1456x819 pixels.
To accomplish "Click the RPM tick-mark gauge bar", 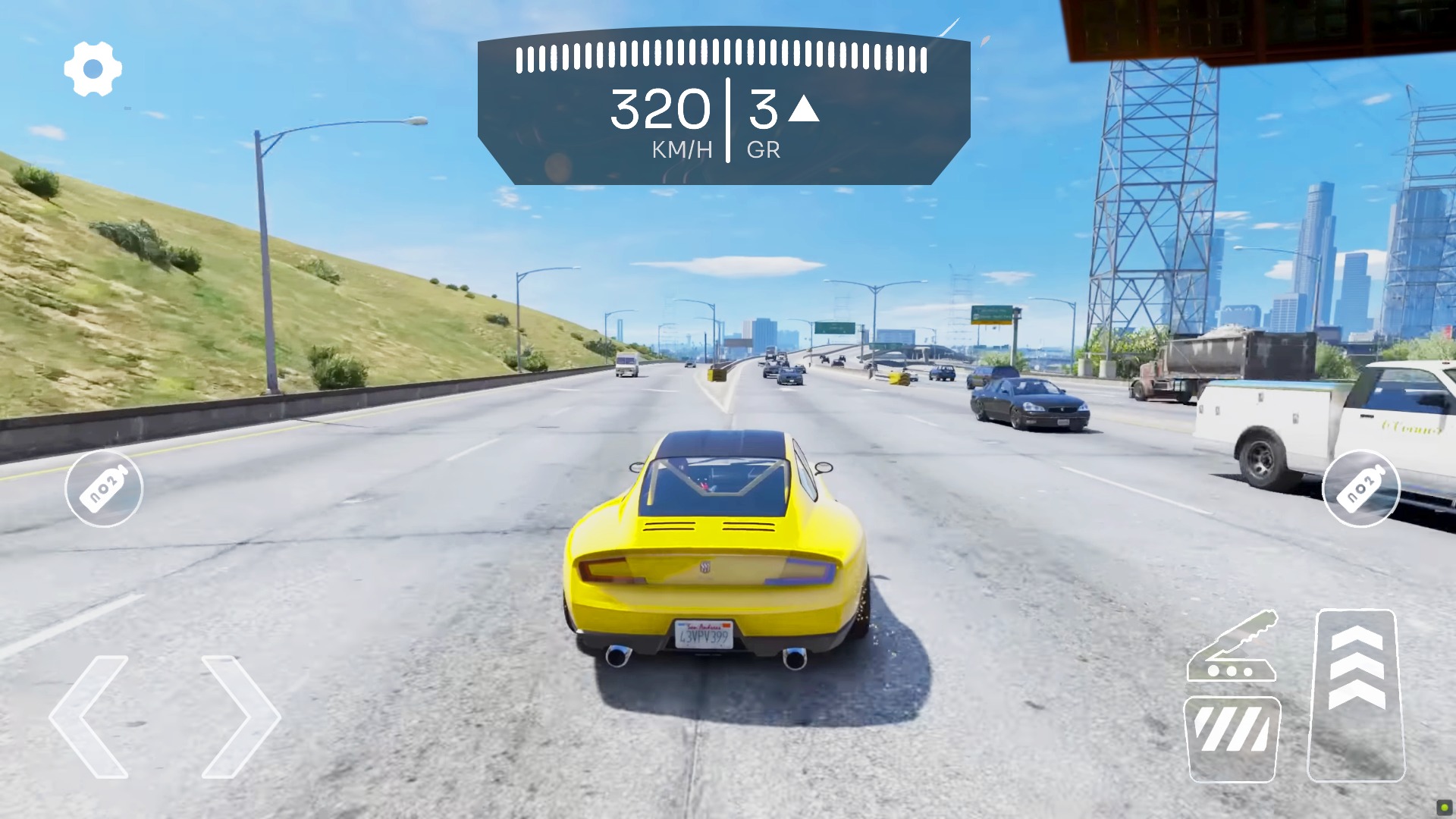I will 720,57.
